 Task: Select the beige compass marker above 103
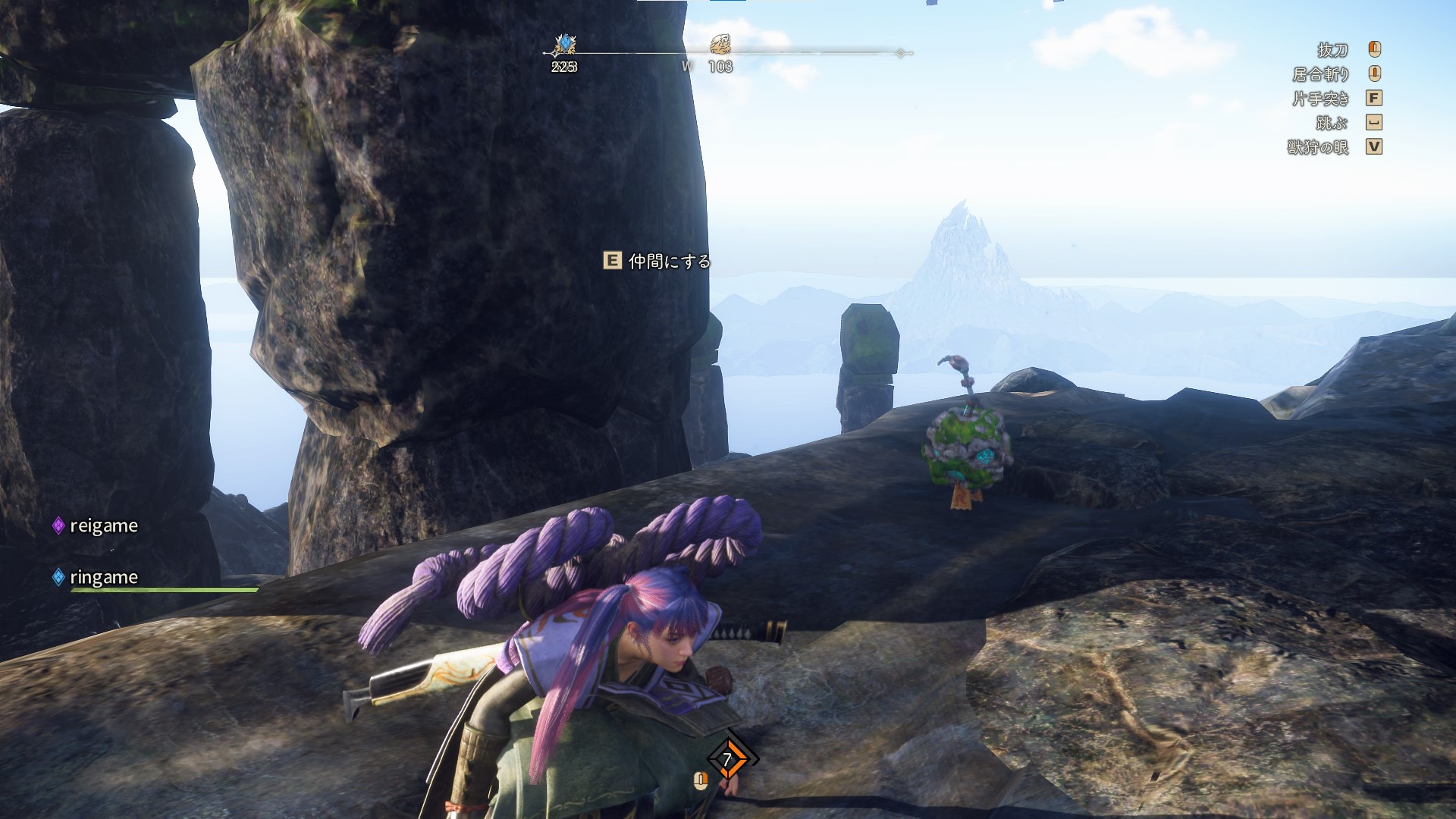click(720, 44)
